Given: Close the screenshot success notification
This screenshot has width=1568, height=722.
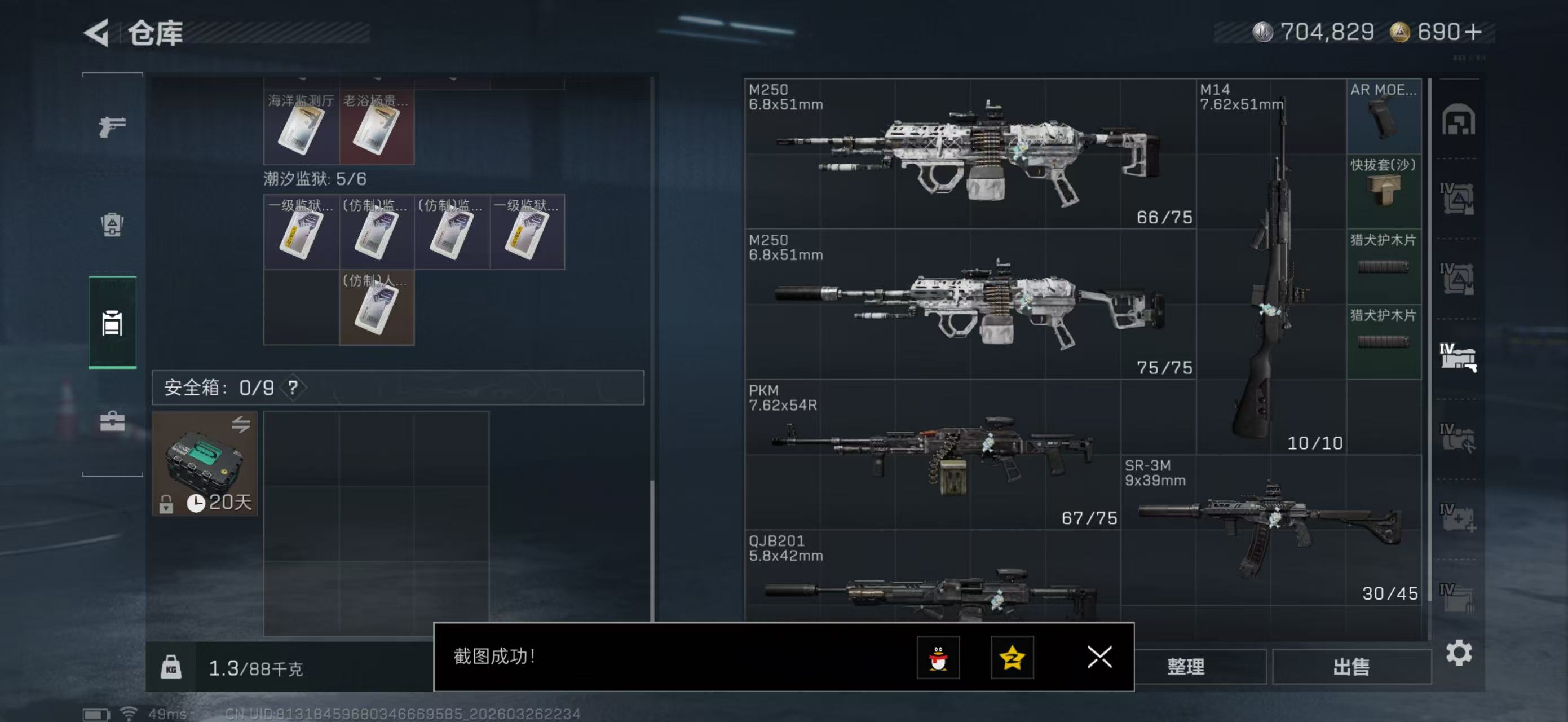Looking at the screenshot, I should [x=1099, y=657].
